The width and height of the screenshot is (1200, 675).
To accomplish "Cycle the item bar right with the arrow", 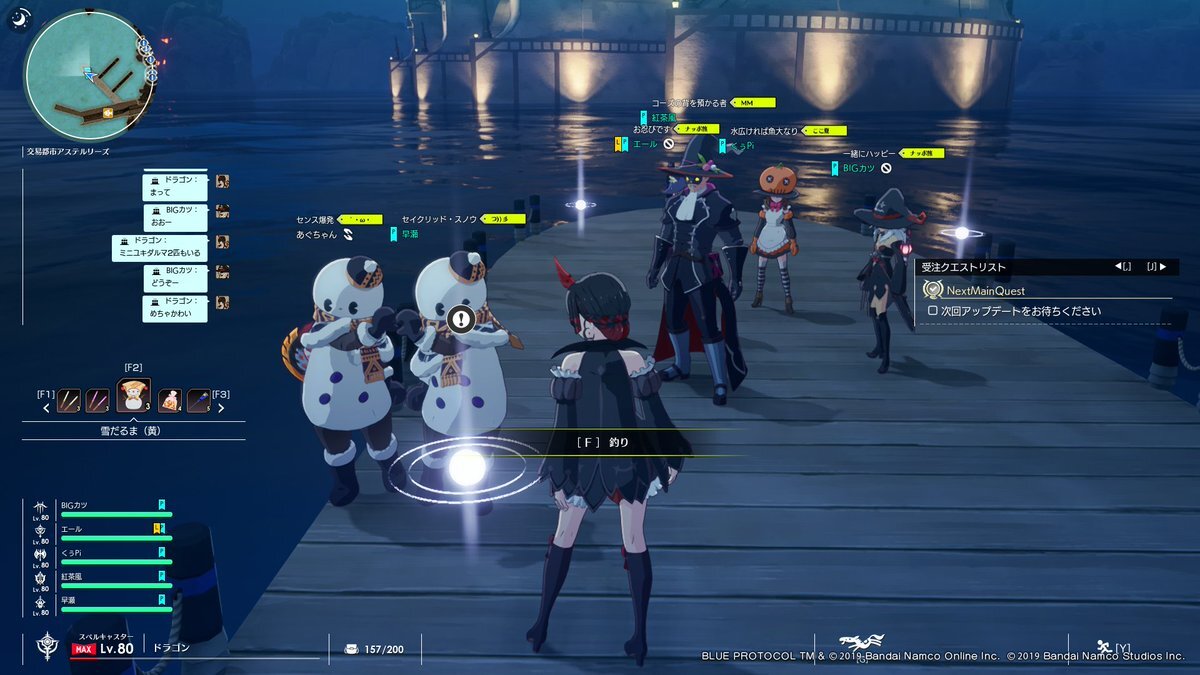I will point(221,408).
